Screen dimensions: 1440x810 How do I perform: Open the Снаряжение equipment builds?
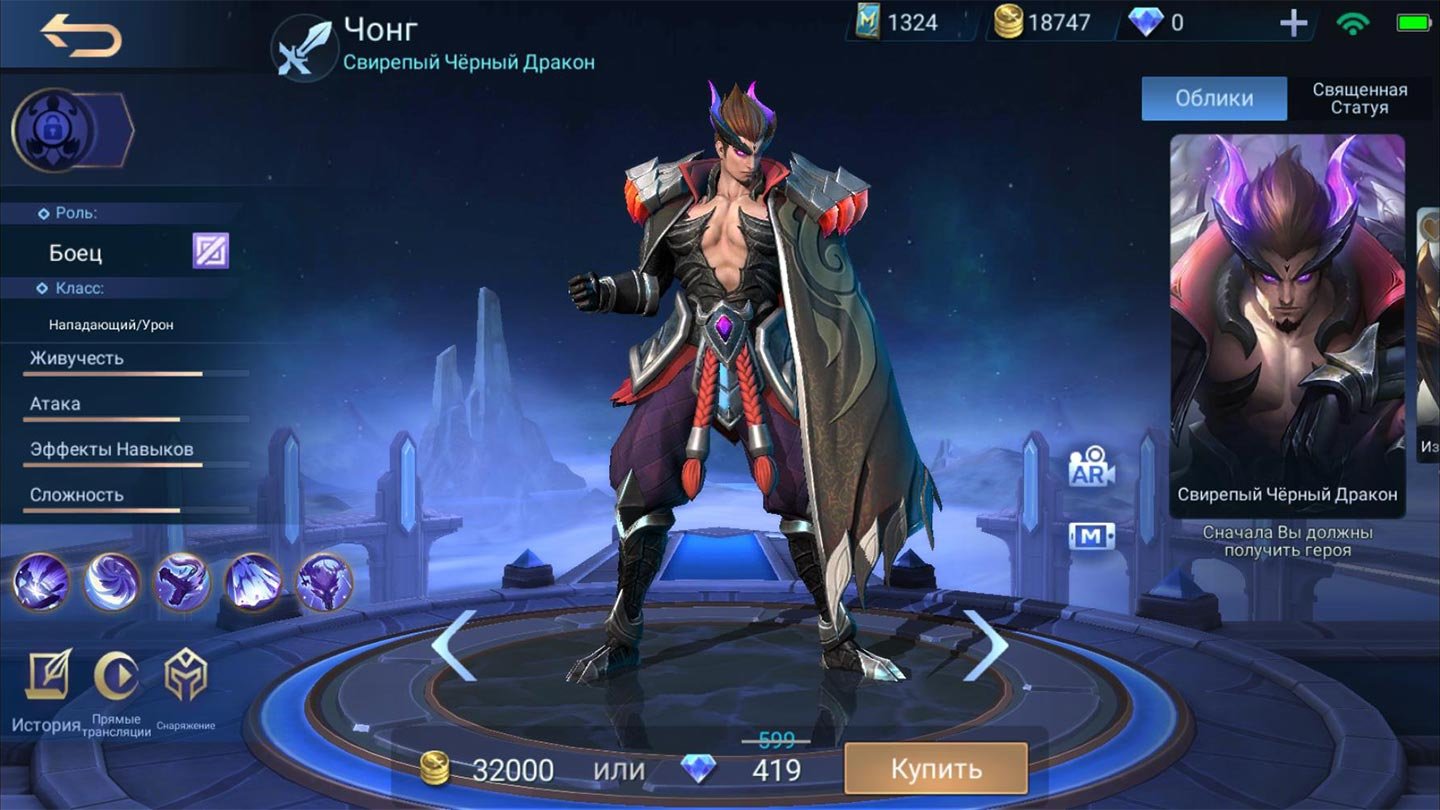(185, 686)
